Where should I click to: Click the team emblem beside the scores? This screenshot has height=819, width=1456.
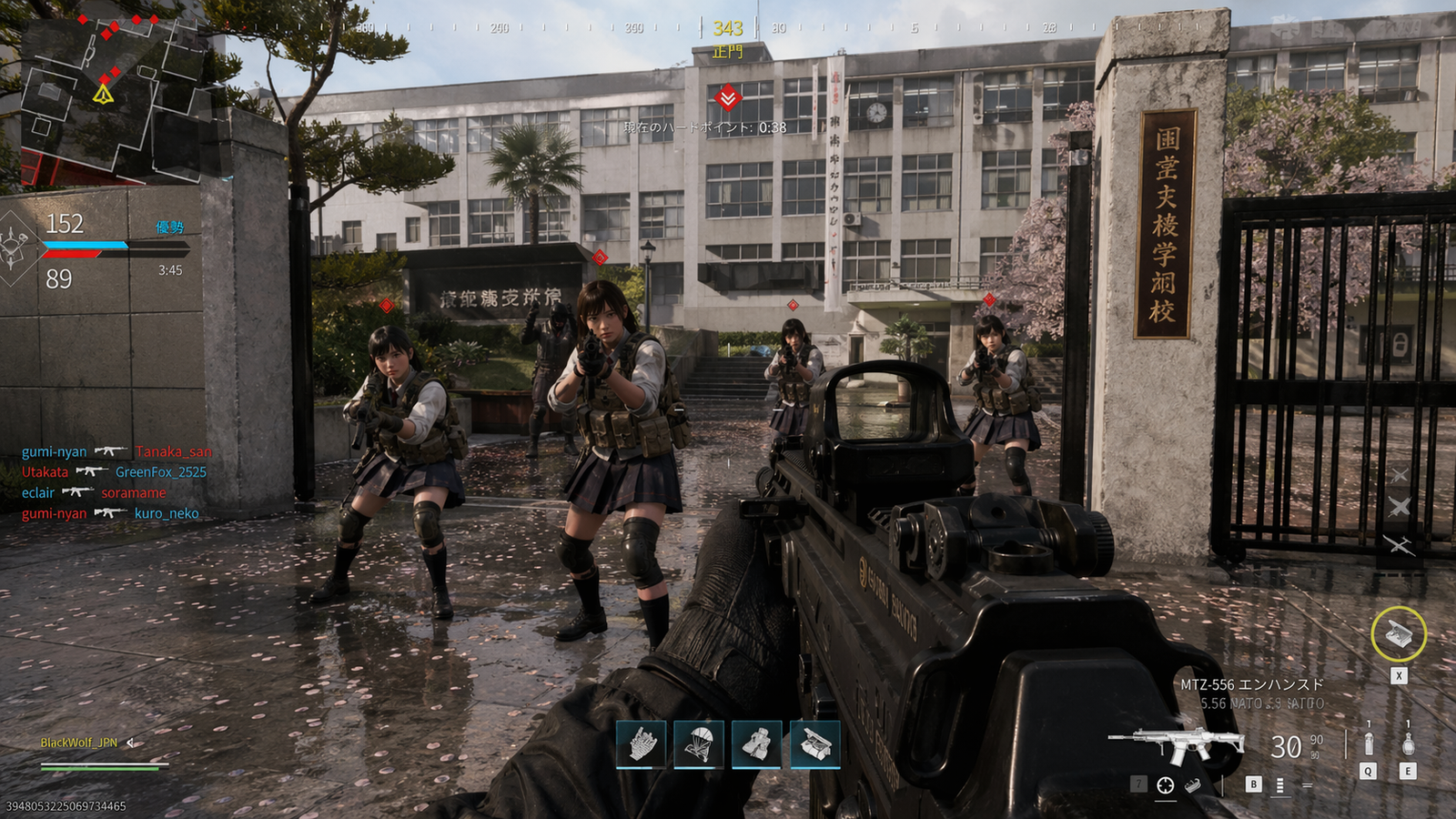tap(16, 248)
